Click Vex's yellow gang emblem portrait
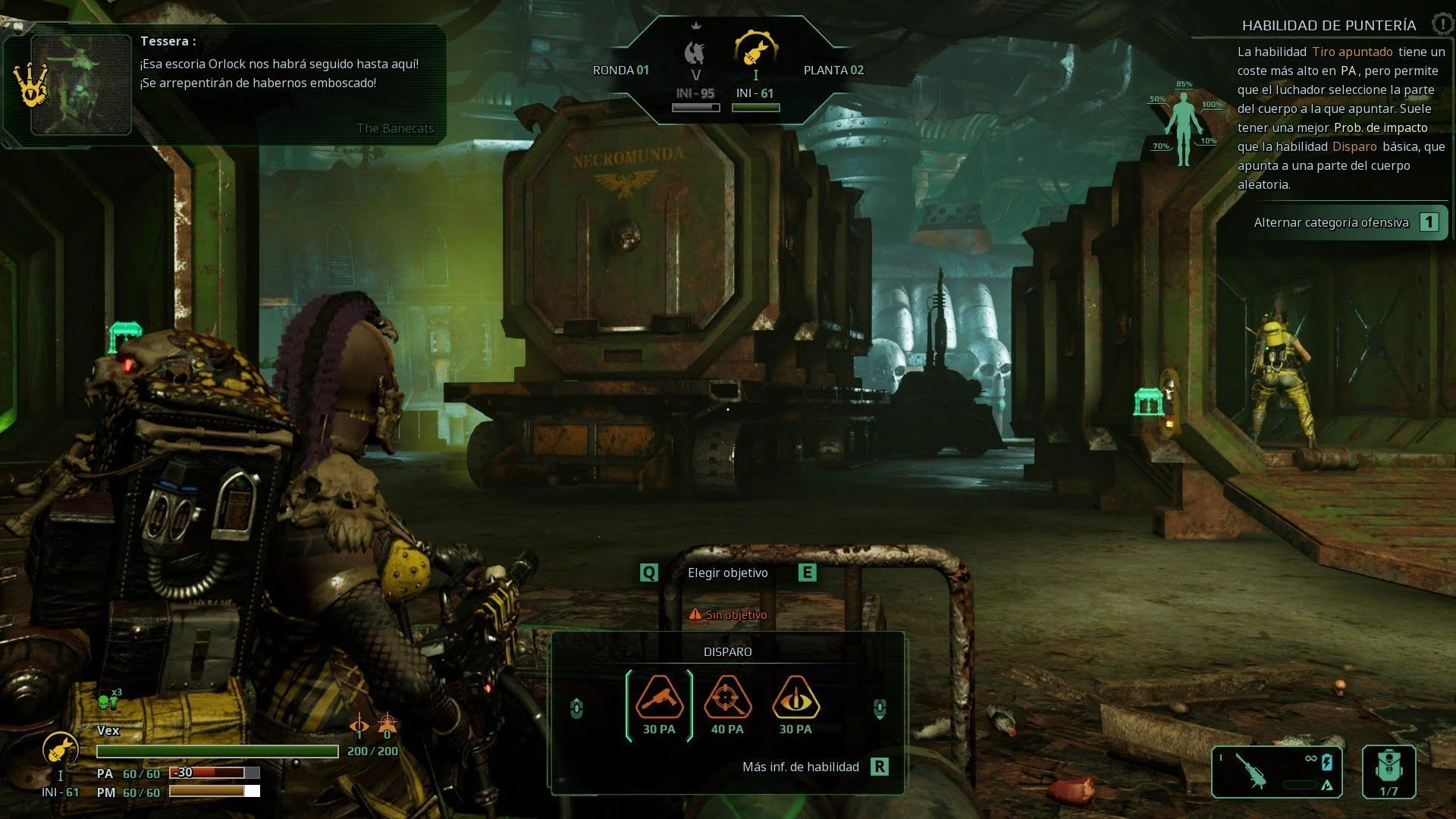Viewport: 1456px width, 819px height. (x=60, y=748)
